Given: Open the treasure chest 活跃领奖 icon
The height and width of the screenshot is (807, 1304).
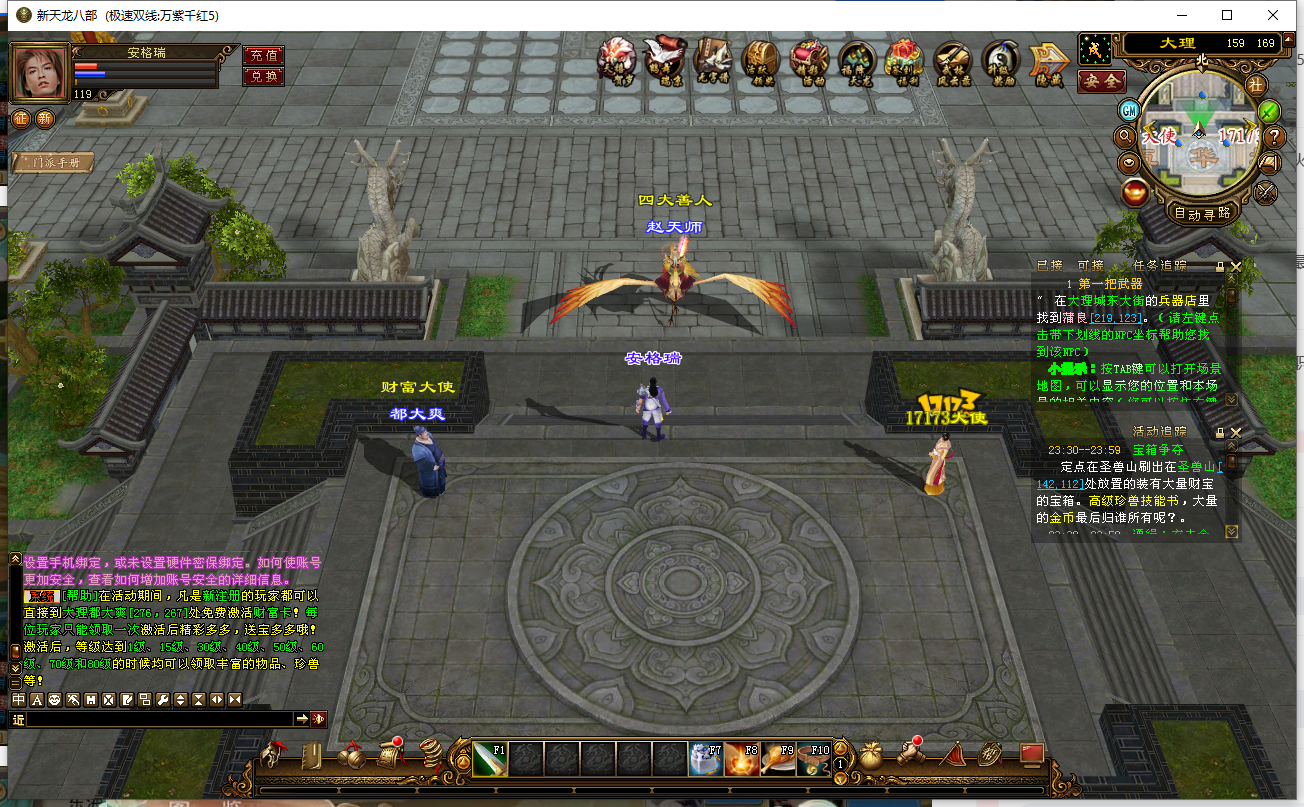Looking at the screenshot, I should click(761, 62).
